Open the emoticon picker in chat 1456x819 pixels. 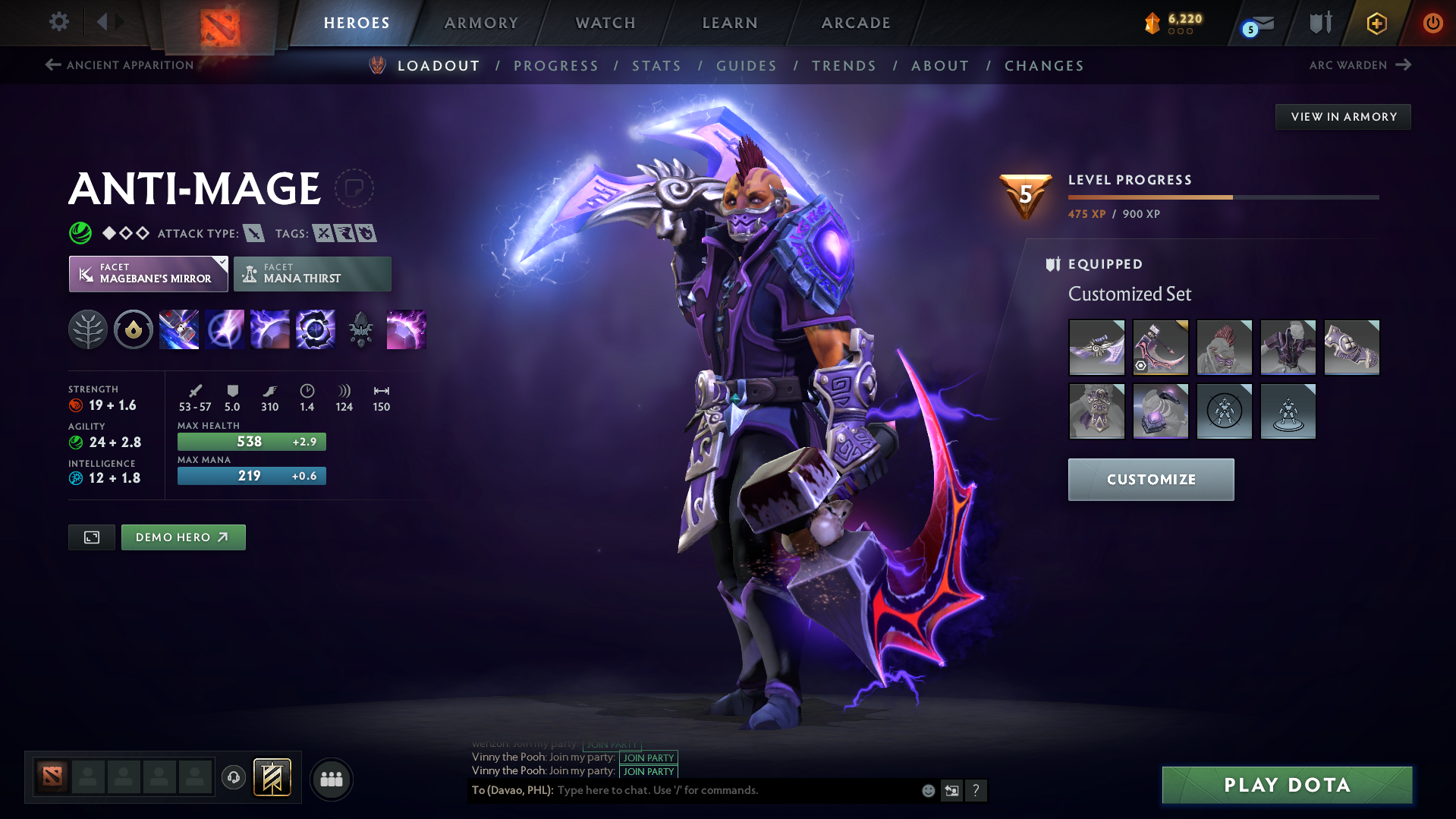(x=927, y=790)
